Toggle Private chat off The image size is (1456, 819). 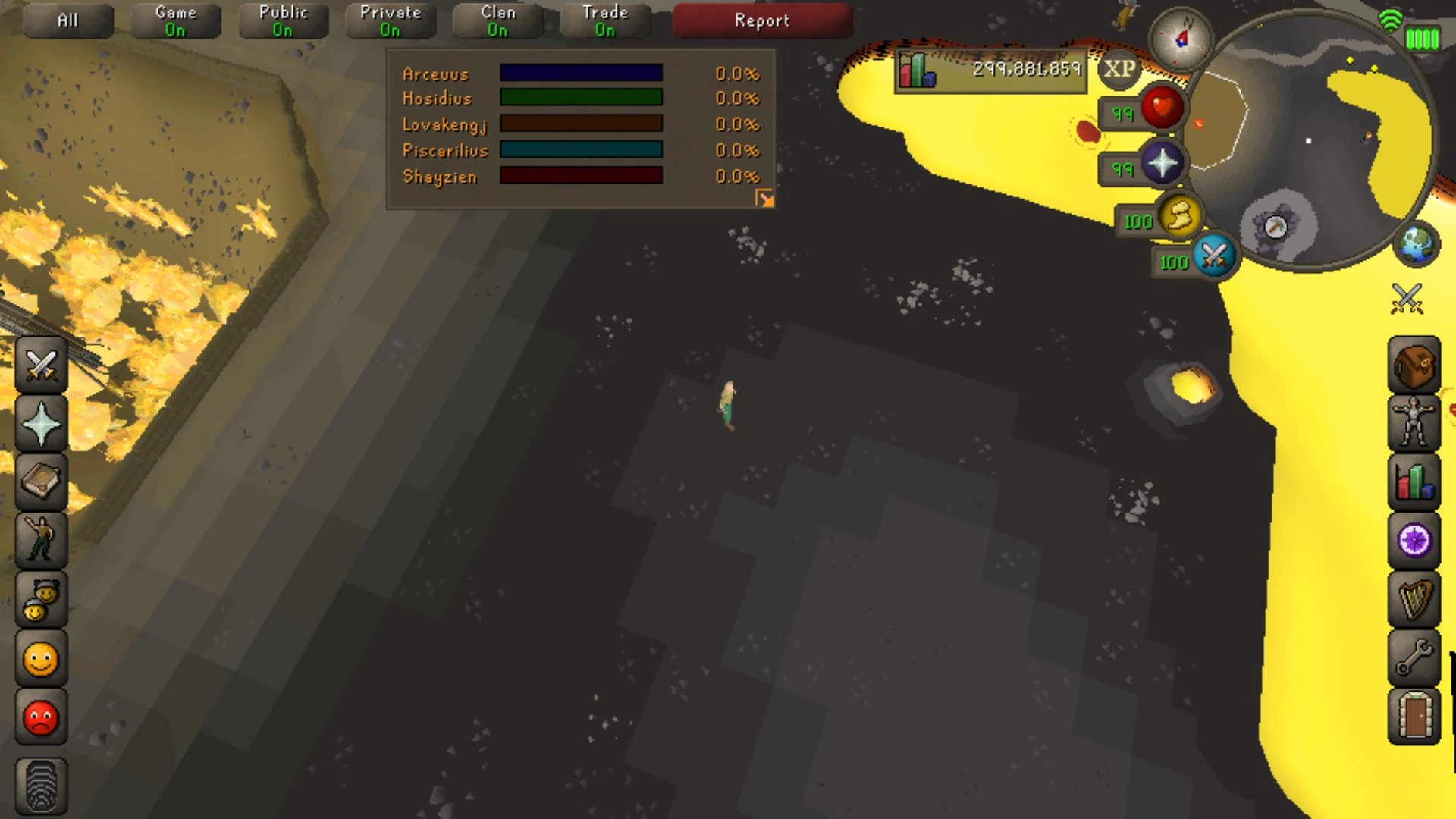391,20
